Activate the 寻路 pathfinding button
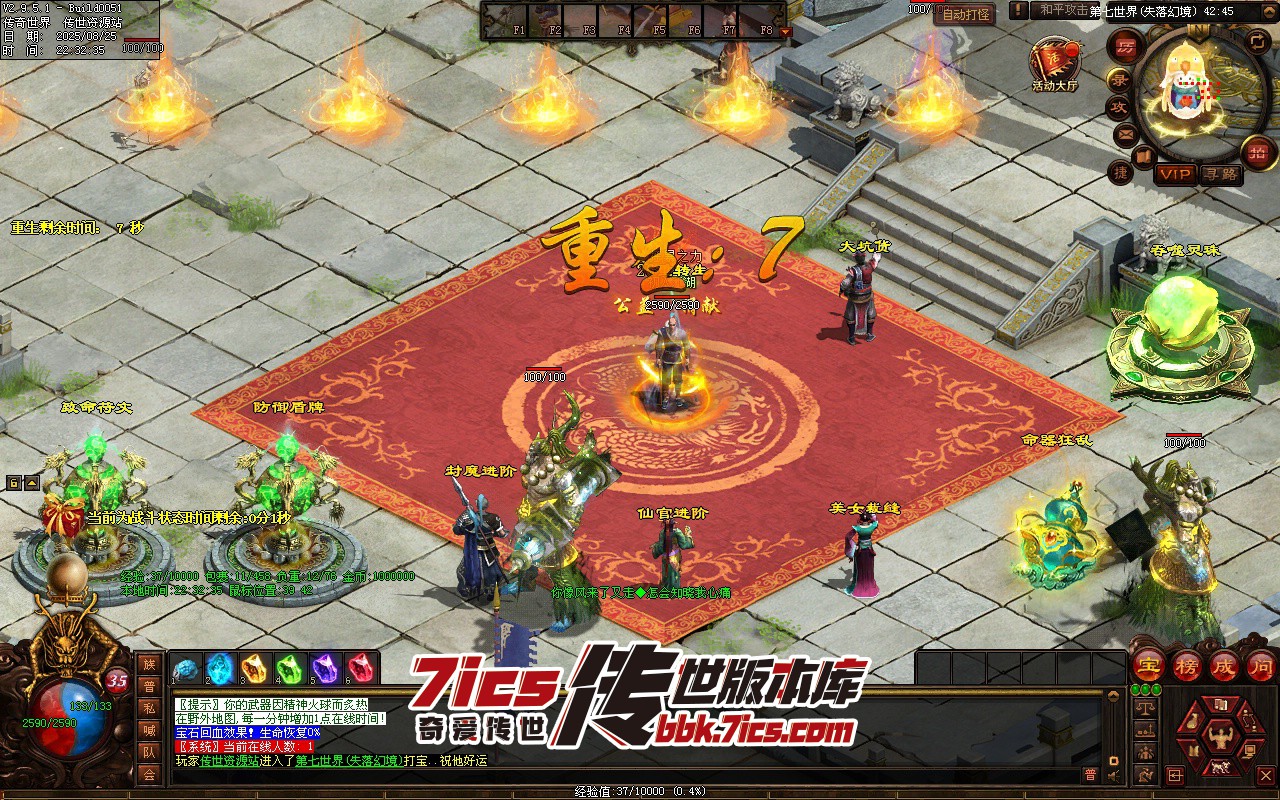 point(1220,174)
